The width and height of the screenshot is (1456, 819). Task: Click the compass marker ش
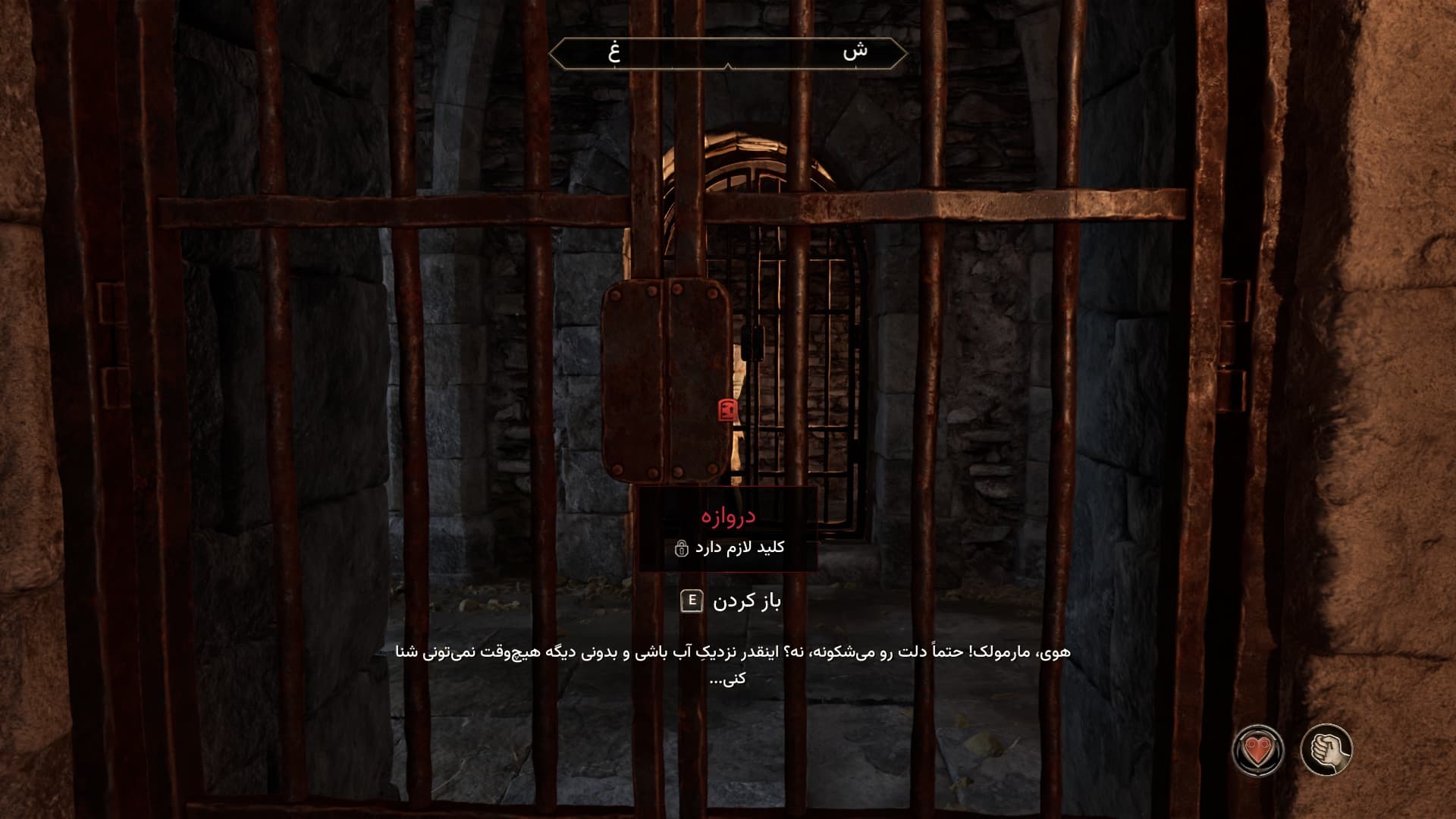tap(858, 51)
